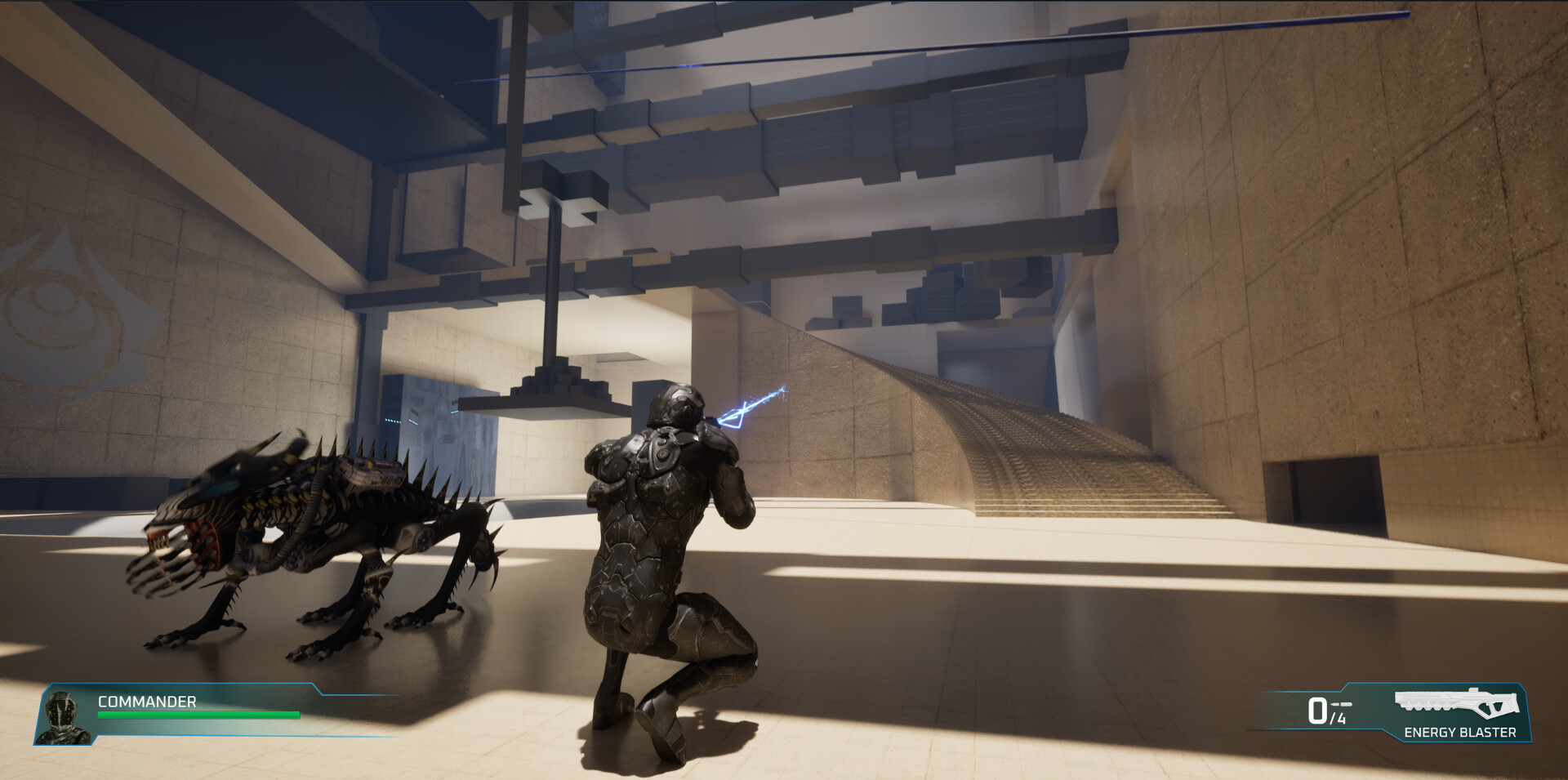Select the Energy Blaster weapon icon
Screen dimensions: 1568x780
click(1458, 704)
